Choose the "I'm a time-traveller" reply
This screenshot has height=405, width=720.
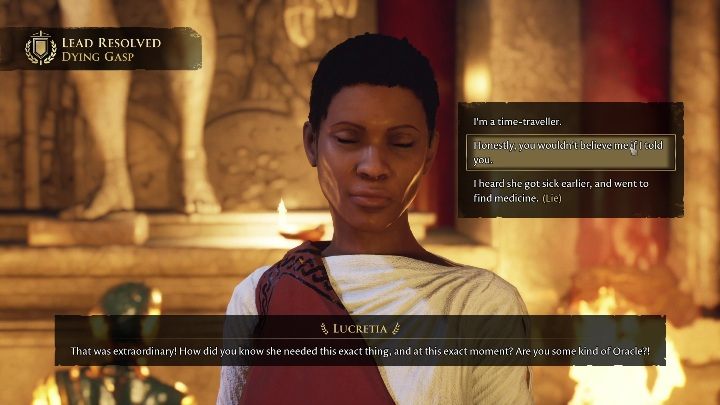(518, 122)
